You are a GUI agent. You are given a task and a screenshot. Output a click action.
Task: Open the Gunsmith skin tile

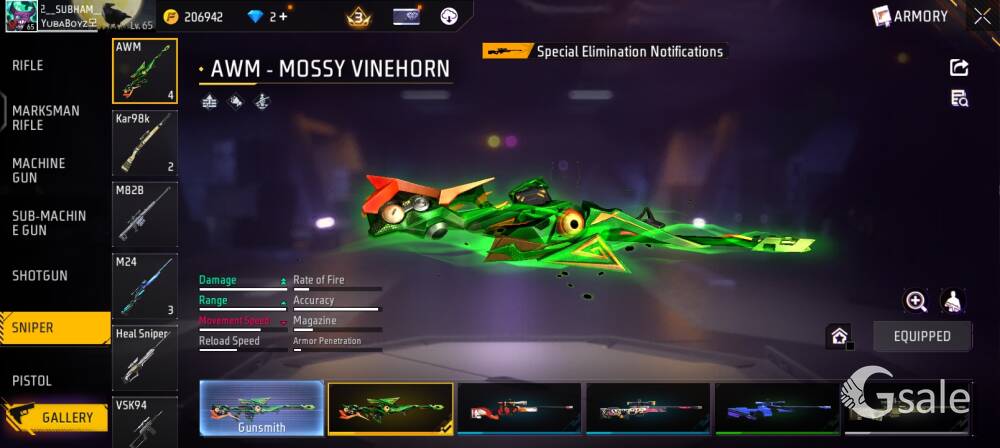(x=261, y=409)
